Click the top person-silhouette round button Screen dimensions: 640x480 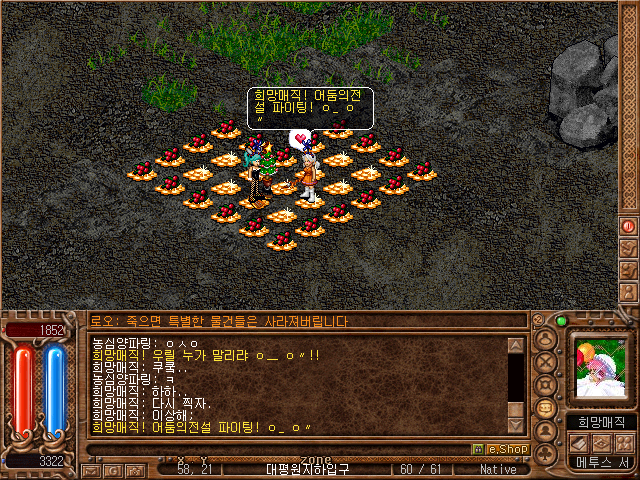[x=546, y=338]
